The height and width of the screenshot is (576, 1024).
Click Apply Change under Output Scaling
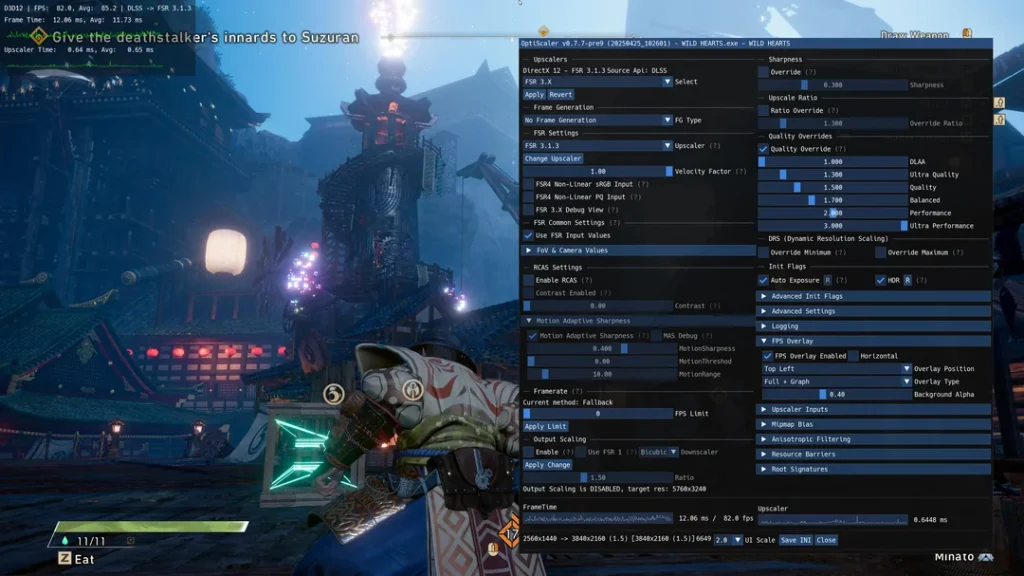tap(548, 465)
